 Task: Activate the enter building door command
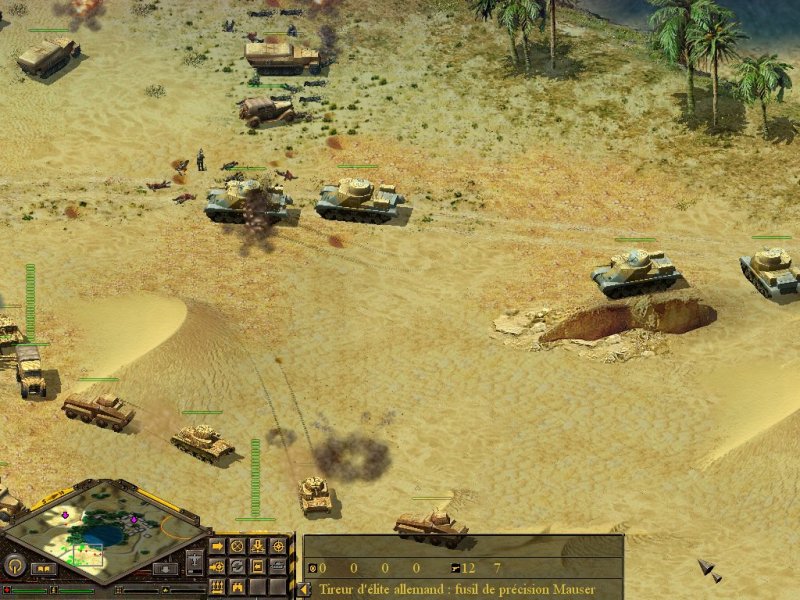(x=258, y=566)
